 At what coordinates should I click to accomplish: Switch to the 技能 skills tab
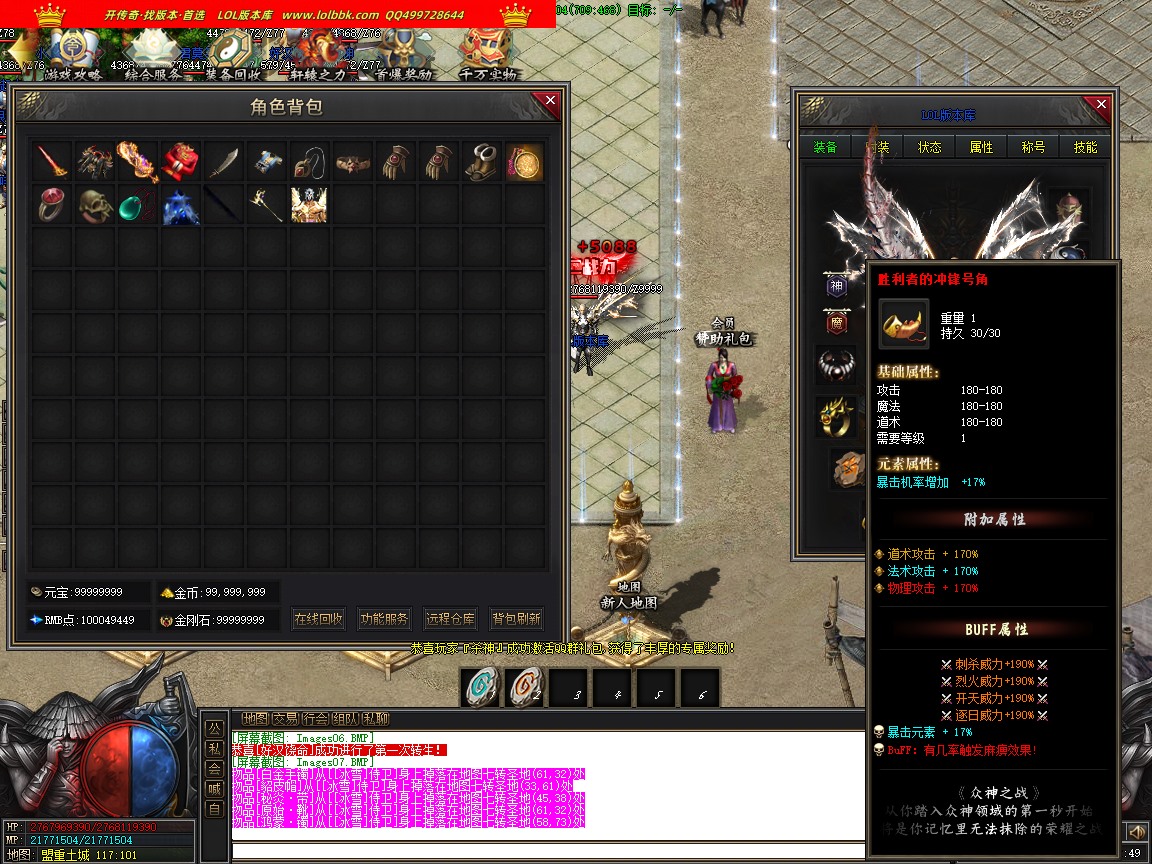pos(1085,147)
